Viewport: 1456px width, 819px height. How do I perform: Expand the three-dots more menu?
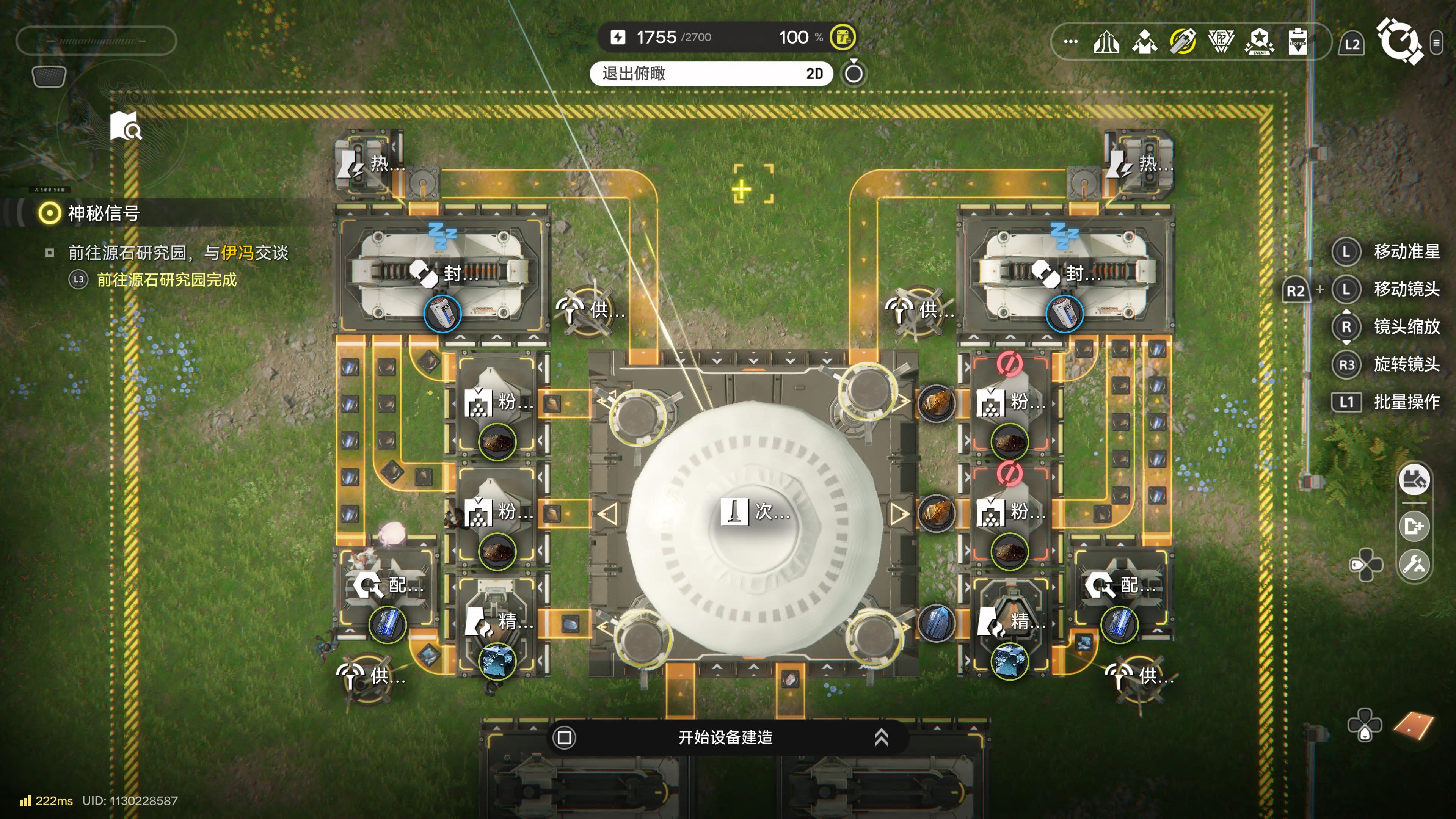1070,41
